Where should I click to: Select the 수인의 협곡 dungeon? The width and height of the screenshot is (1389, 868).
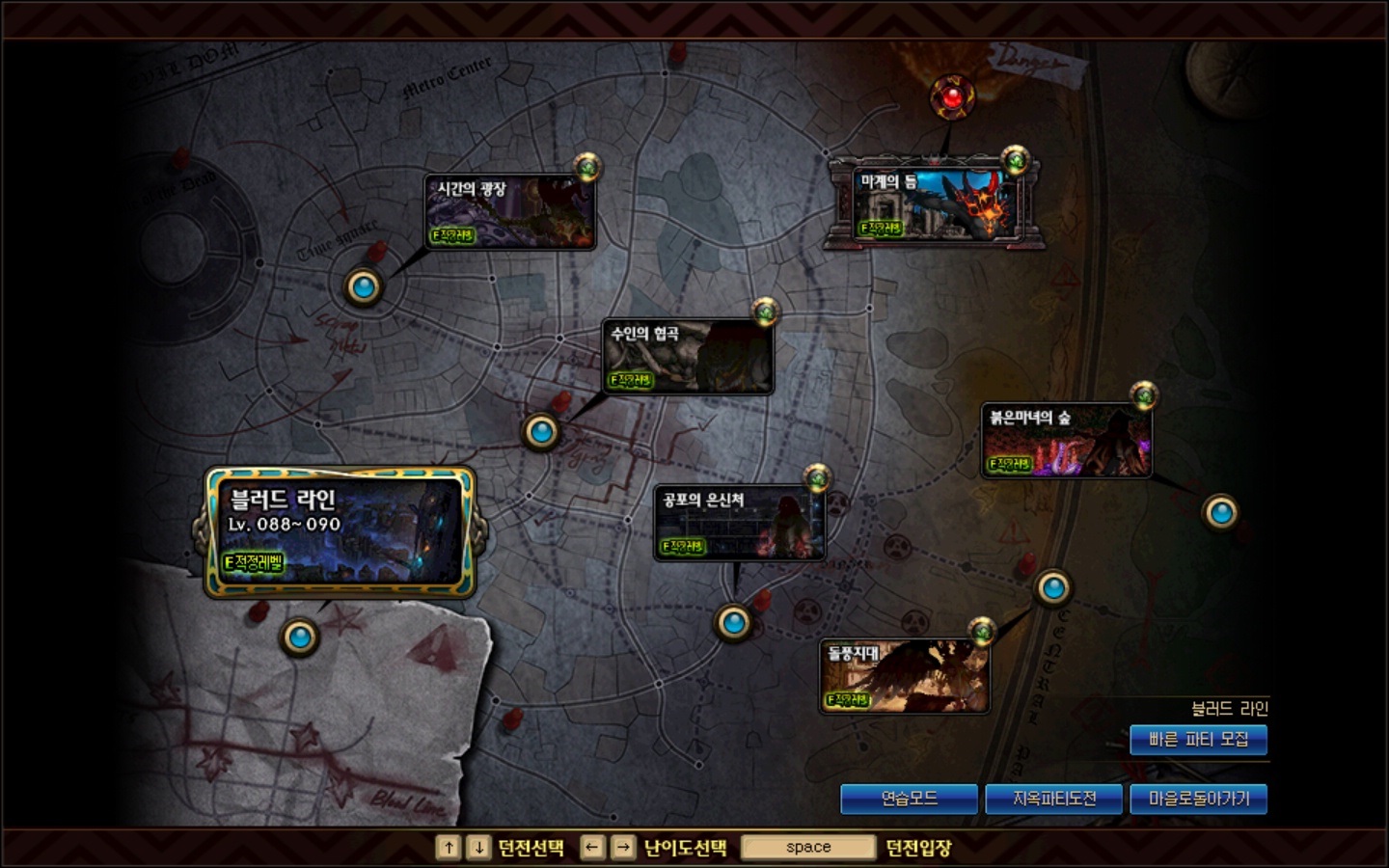pos(687,357)
